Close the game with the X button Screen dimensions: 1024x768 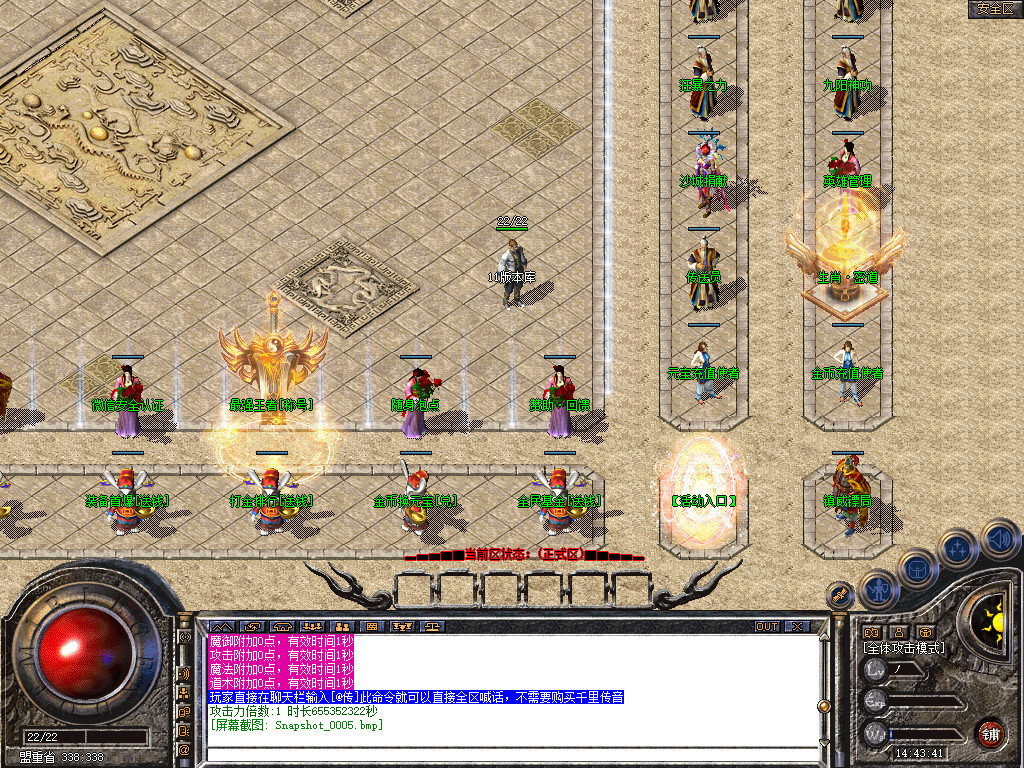797,627
